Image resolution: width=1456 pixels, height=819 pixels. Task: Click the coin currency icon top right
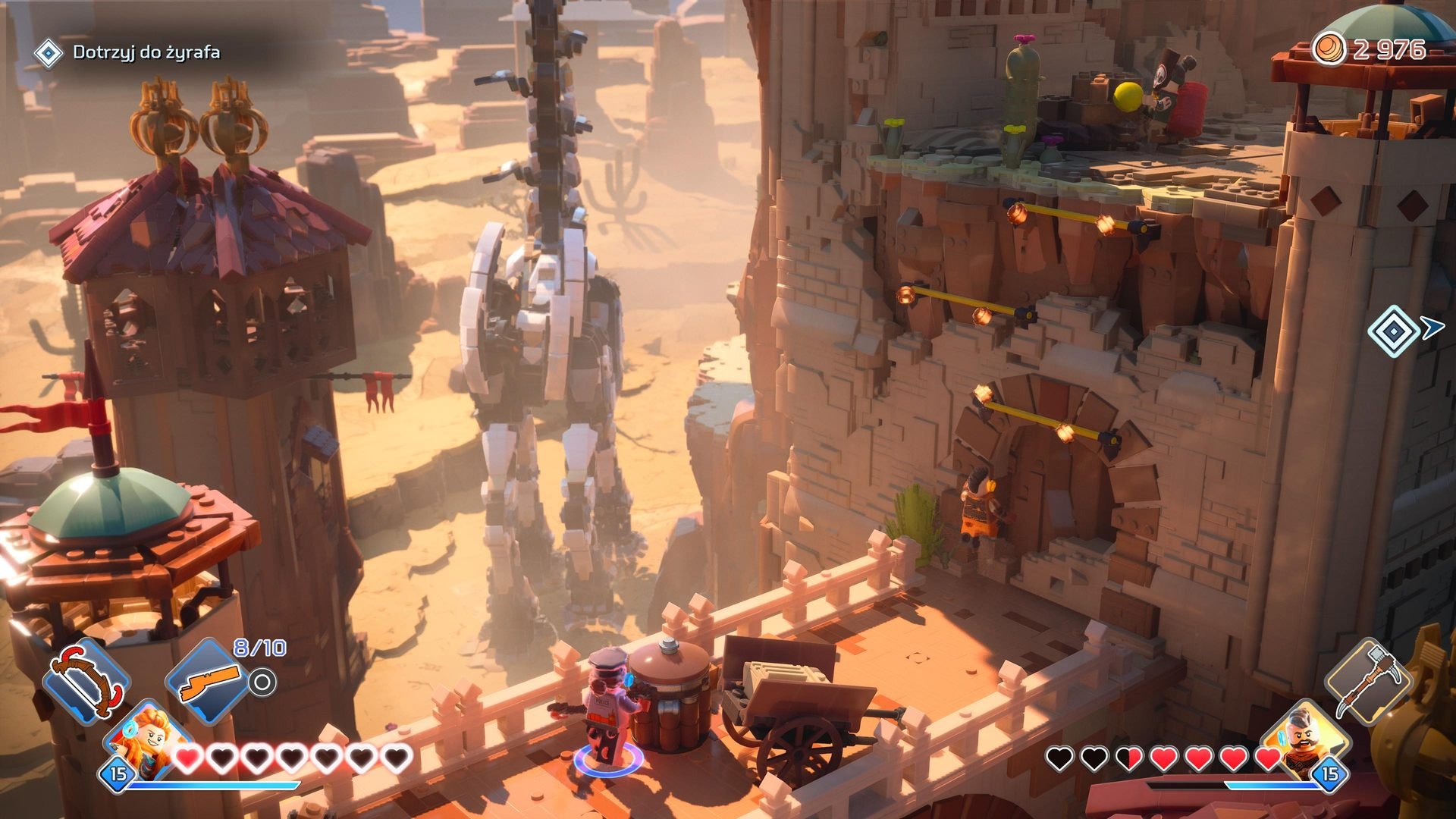[1330, 47]
